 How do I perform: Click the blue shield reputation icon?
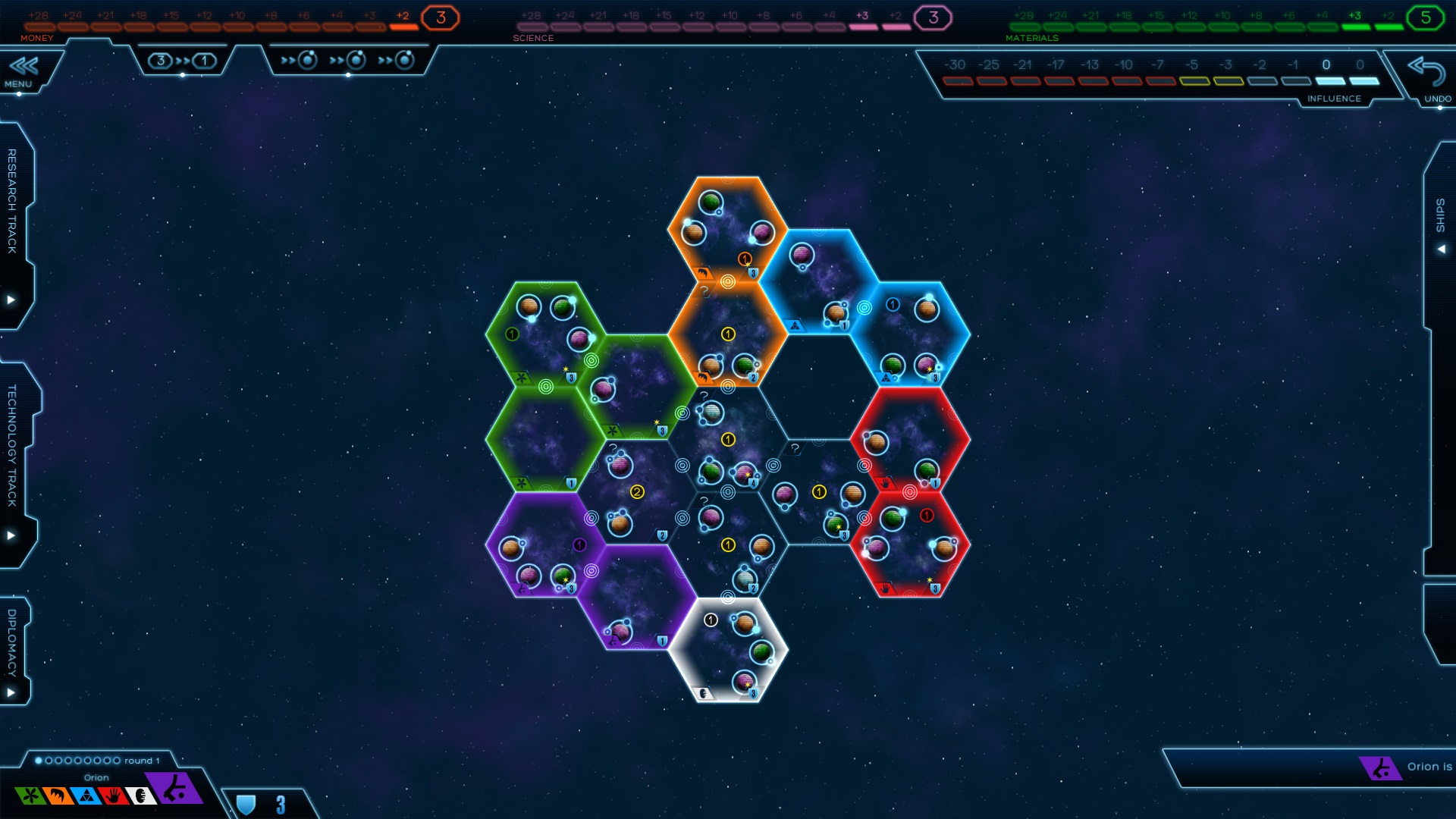coord(246,805)
